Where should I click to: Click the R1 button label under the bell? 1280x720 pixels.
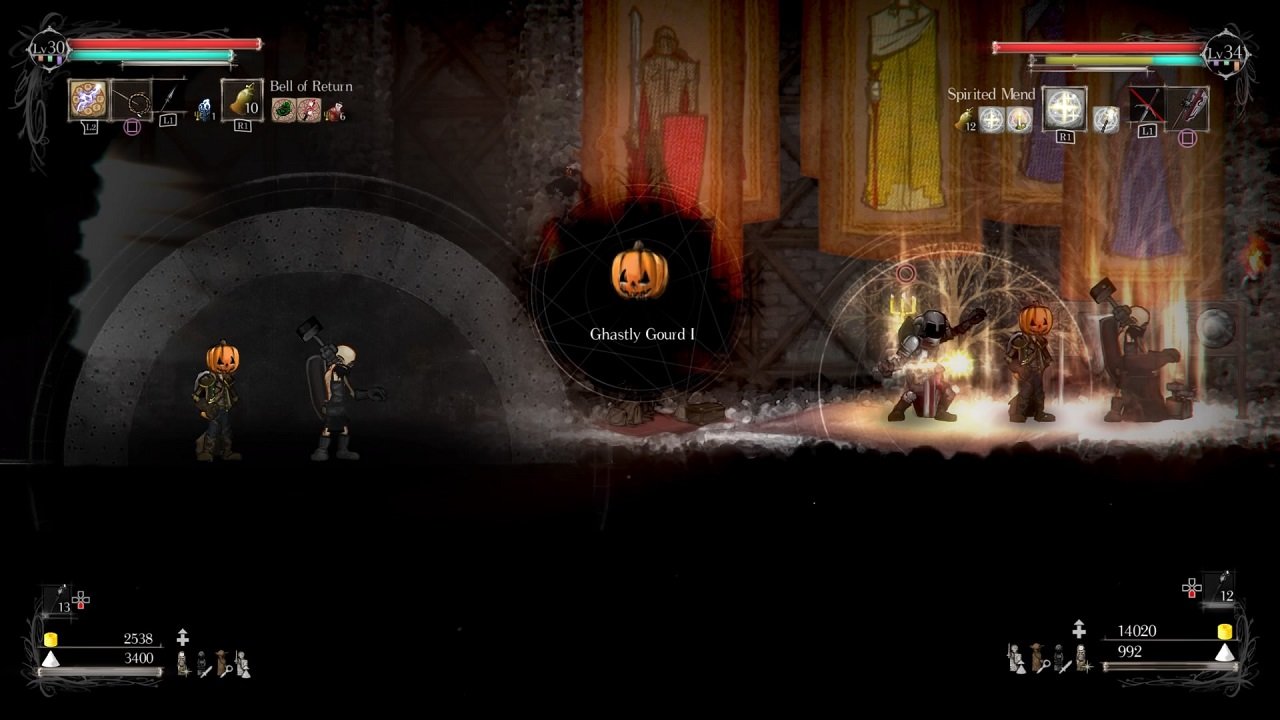point(244,125)
